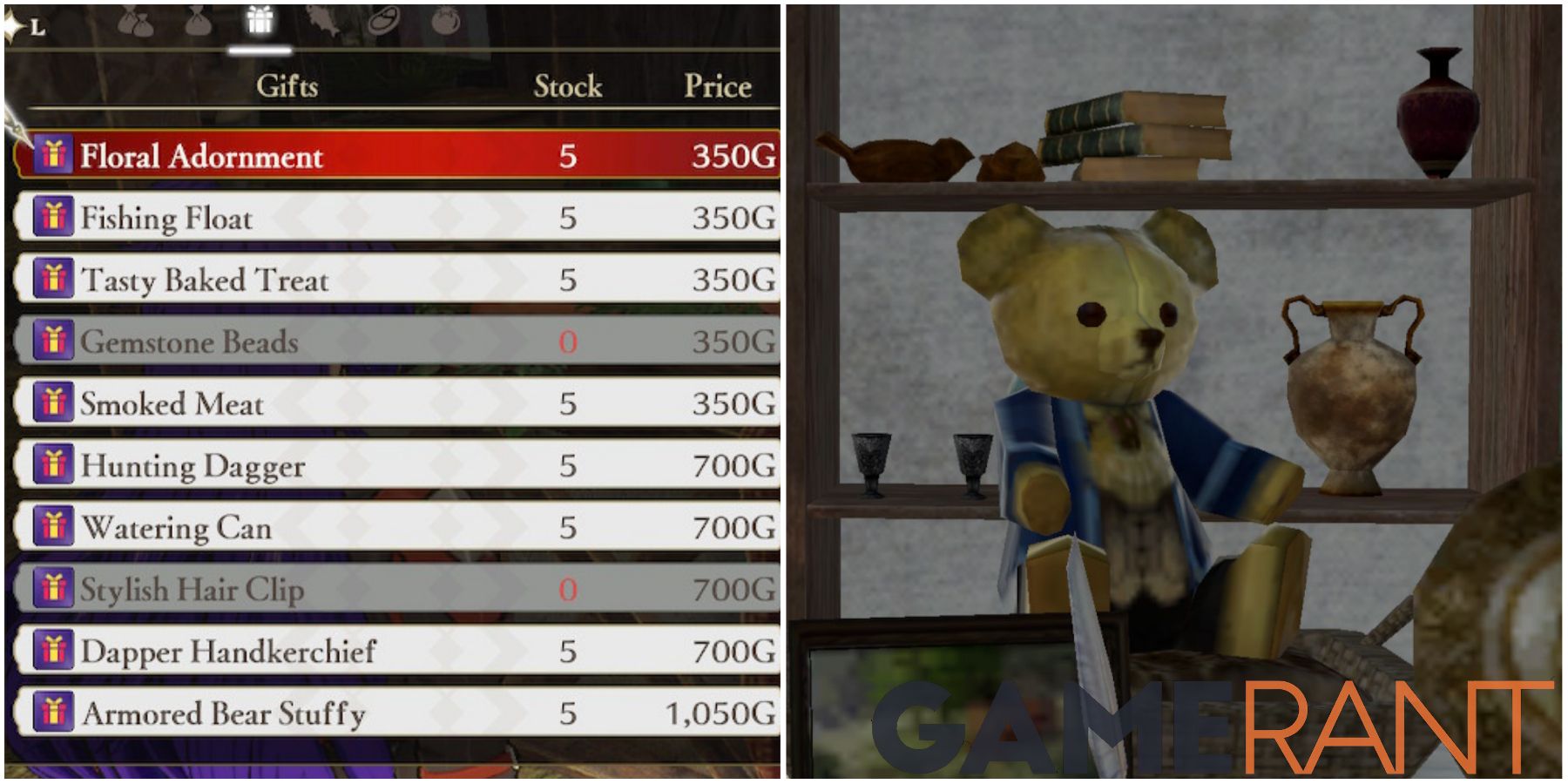The width and height of the screenshot is (1568, 784).
Task: Select the Tasty Baked Treat listing
Action: tap(348, 280)
